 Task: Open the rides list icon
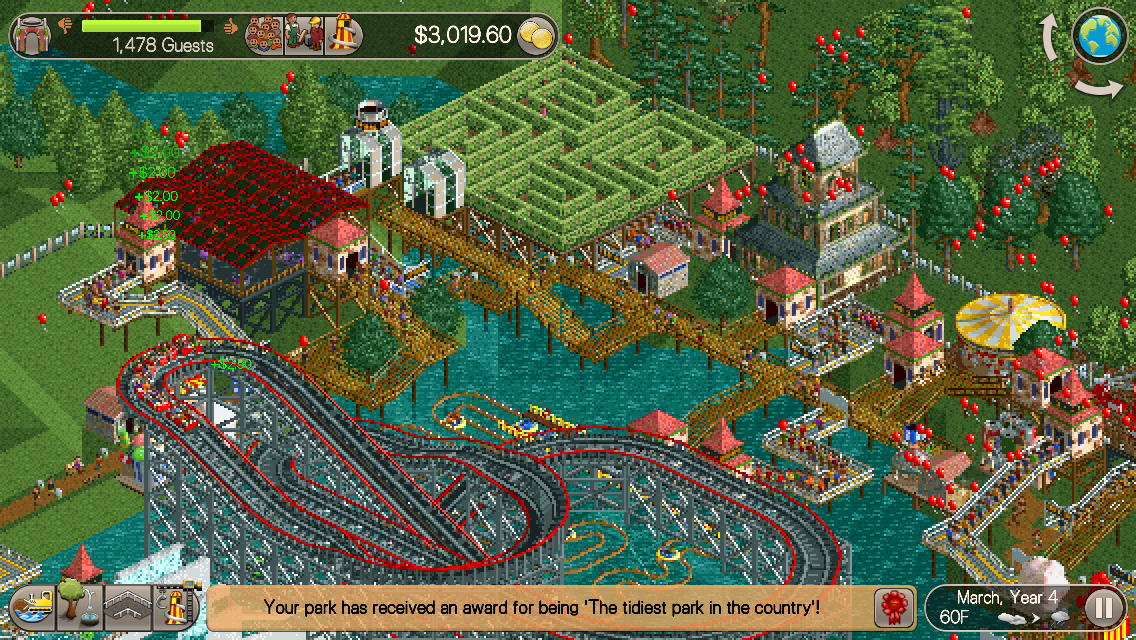tap(342, 36)
